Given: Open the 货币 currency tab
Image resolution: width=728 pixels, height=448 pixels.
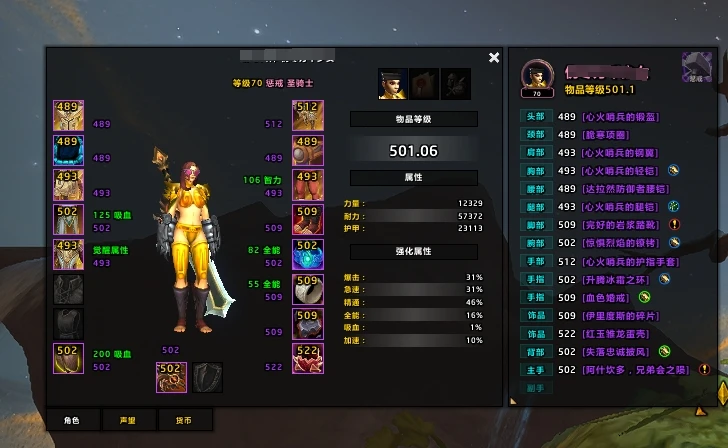Looking at the screenshot, I should point(183,420).
